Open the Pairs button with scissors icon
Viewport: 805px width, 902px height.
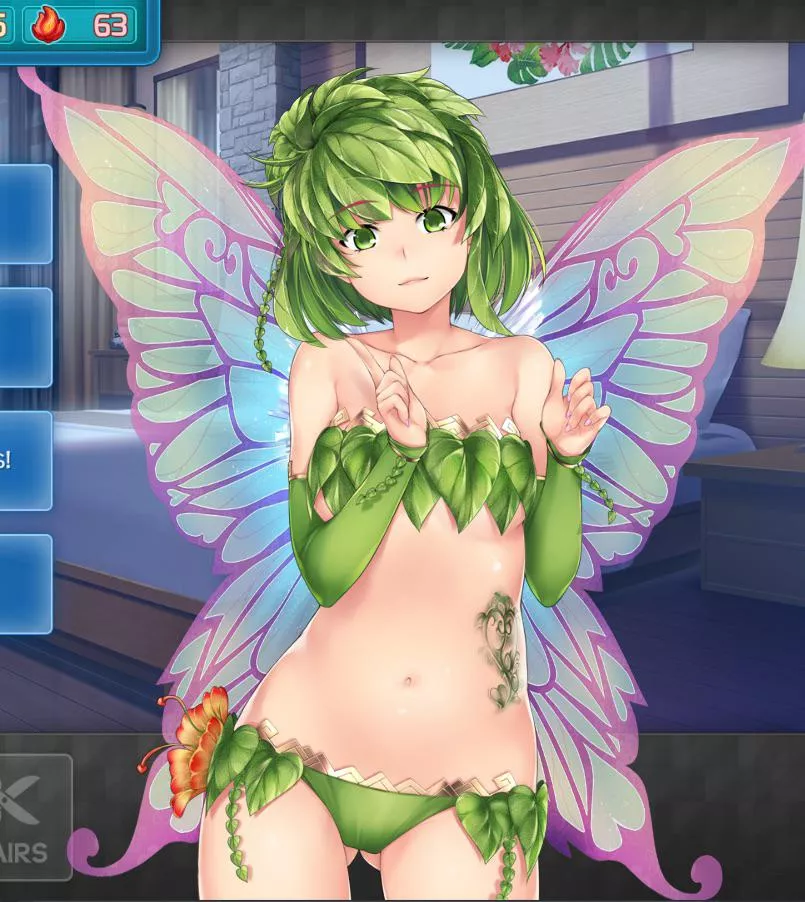tap(32, 815)
